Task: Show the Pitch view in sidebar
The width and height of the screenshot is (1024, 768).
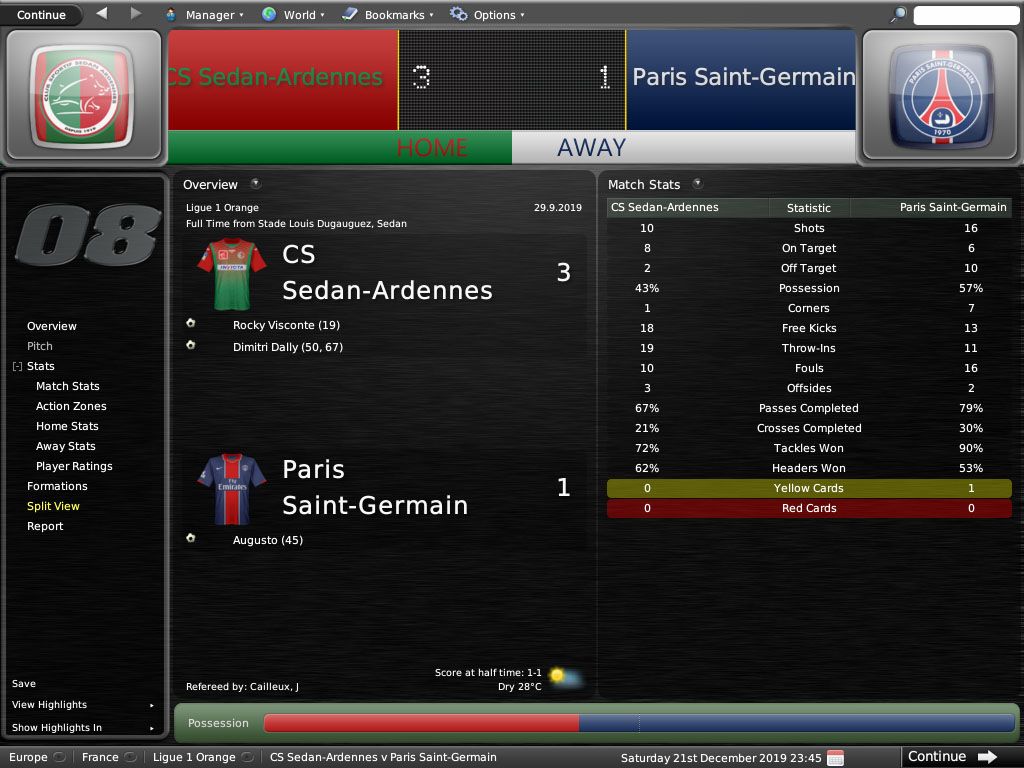Action: tap(40, 346)
